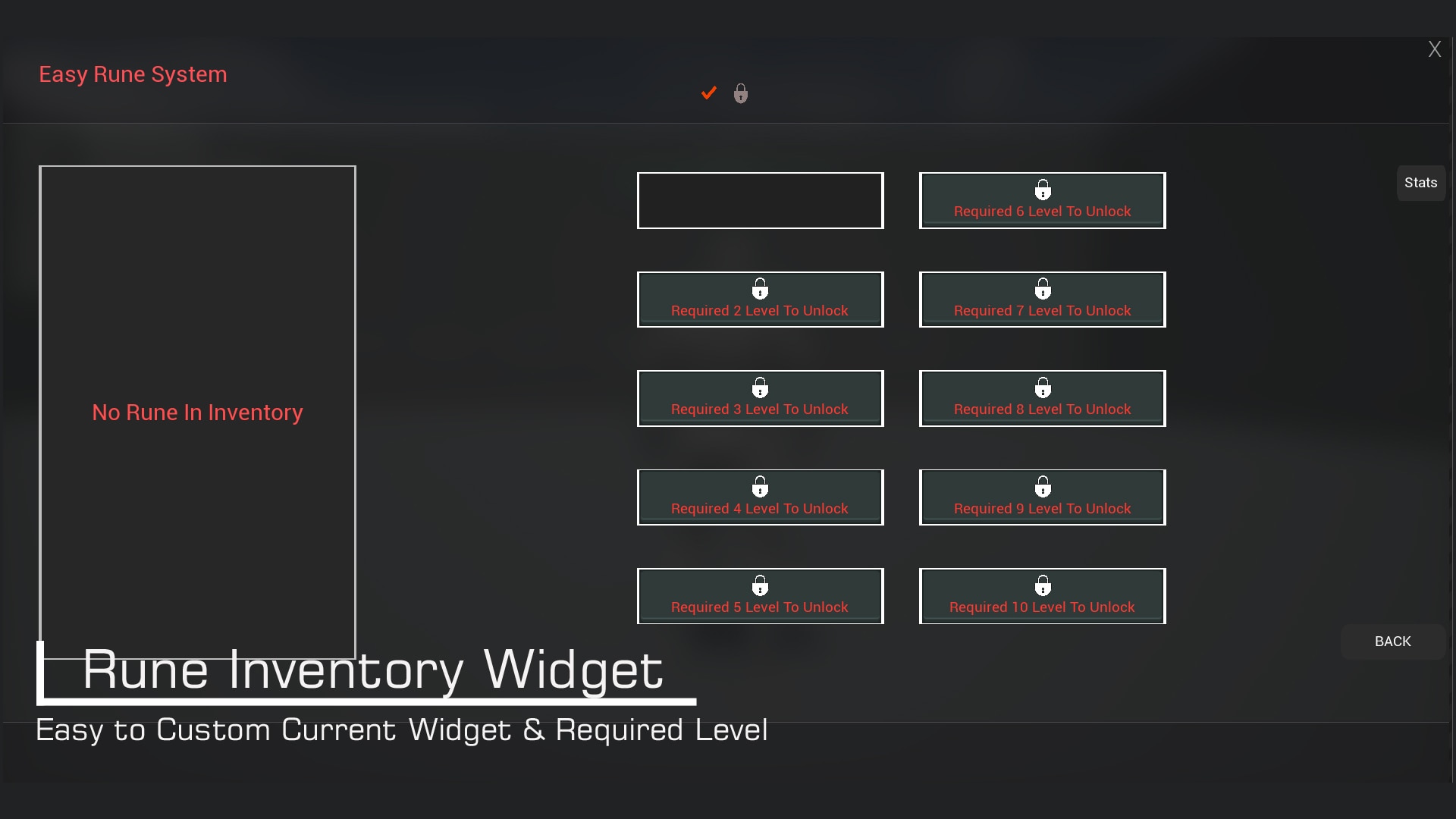Click the padlock icon in the top header

tap(740, 93)
